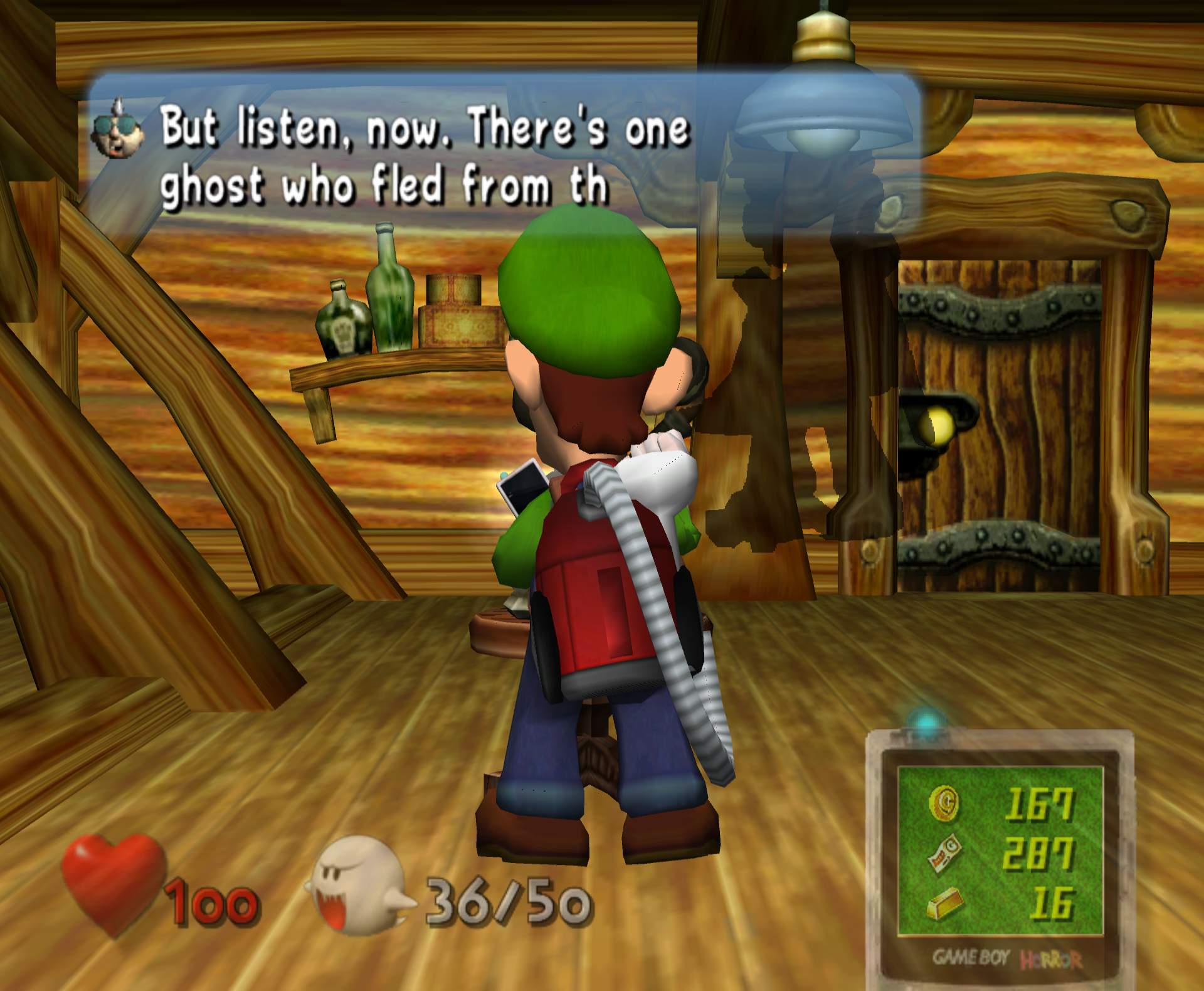Open the Game Boy Horror device
The height and width of the screenshot is (991, 1204).
[1000, 859]
